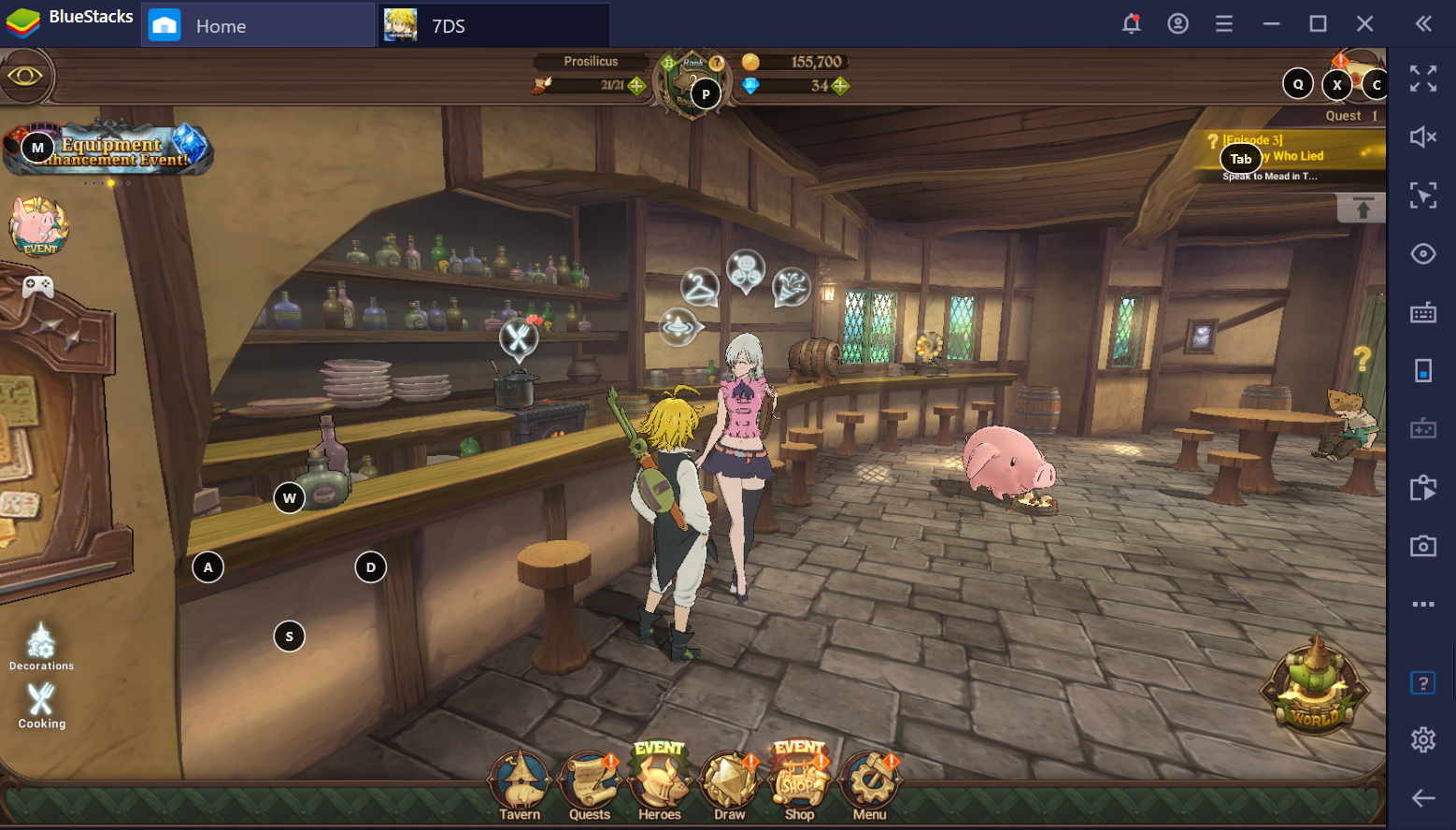Expand the sidebar with the double-chevron icon
The width and height of the screenshot is (1456, 830).
(1424, 23)
